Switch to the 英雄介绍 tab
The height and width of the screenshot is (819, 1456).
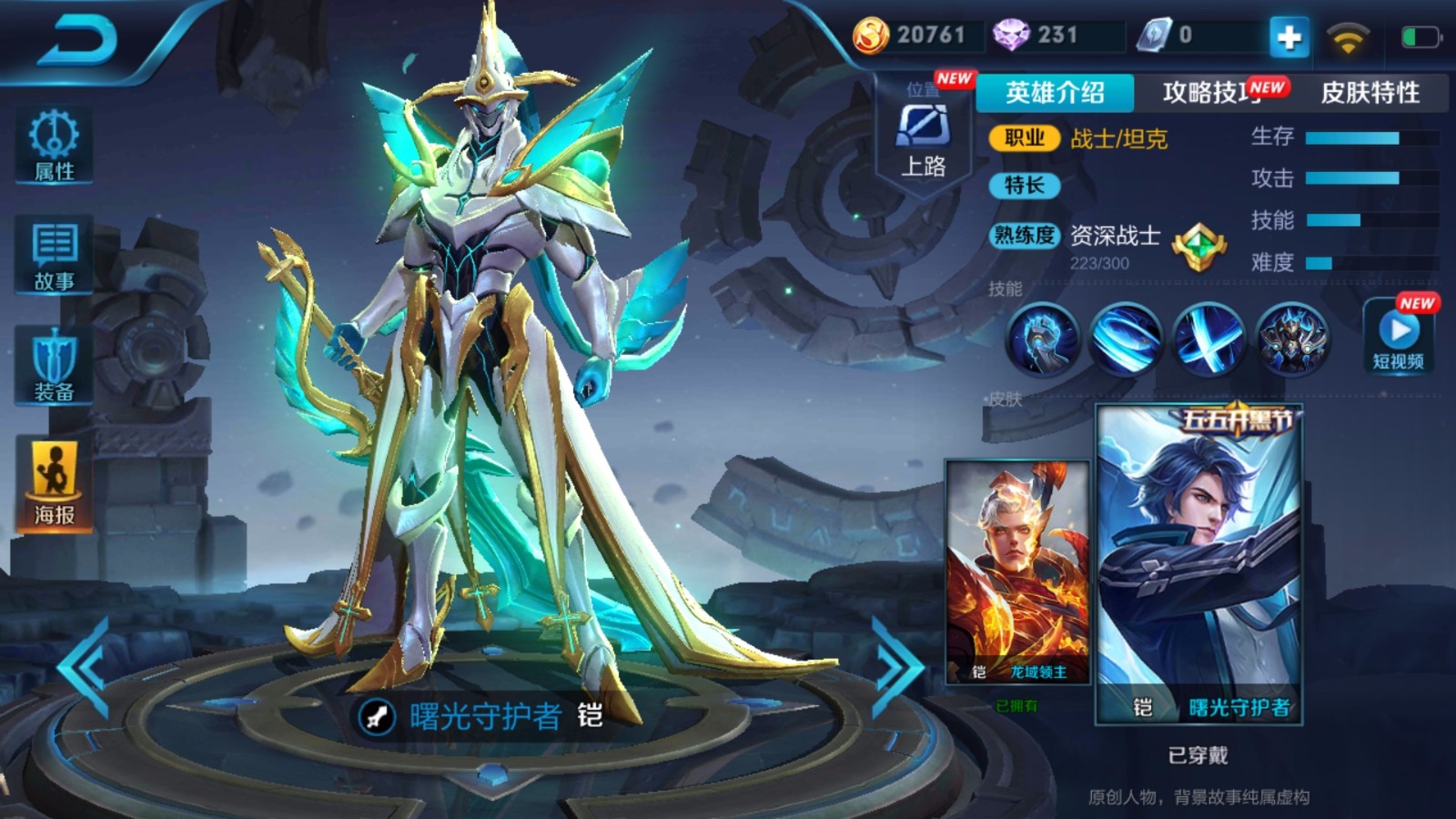1055,93
